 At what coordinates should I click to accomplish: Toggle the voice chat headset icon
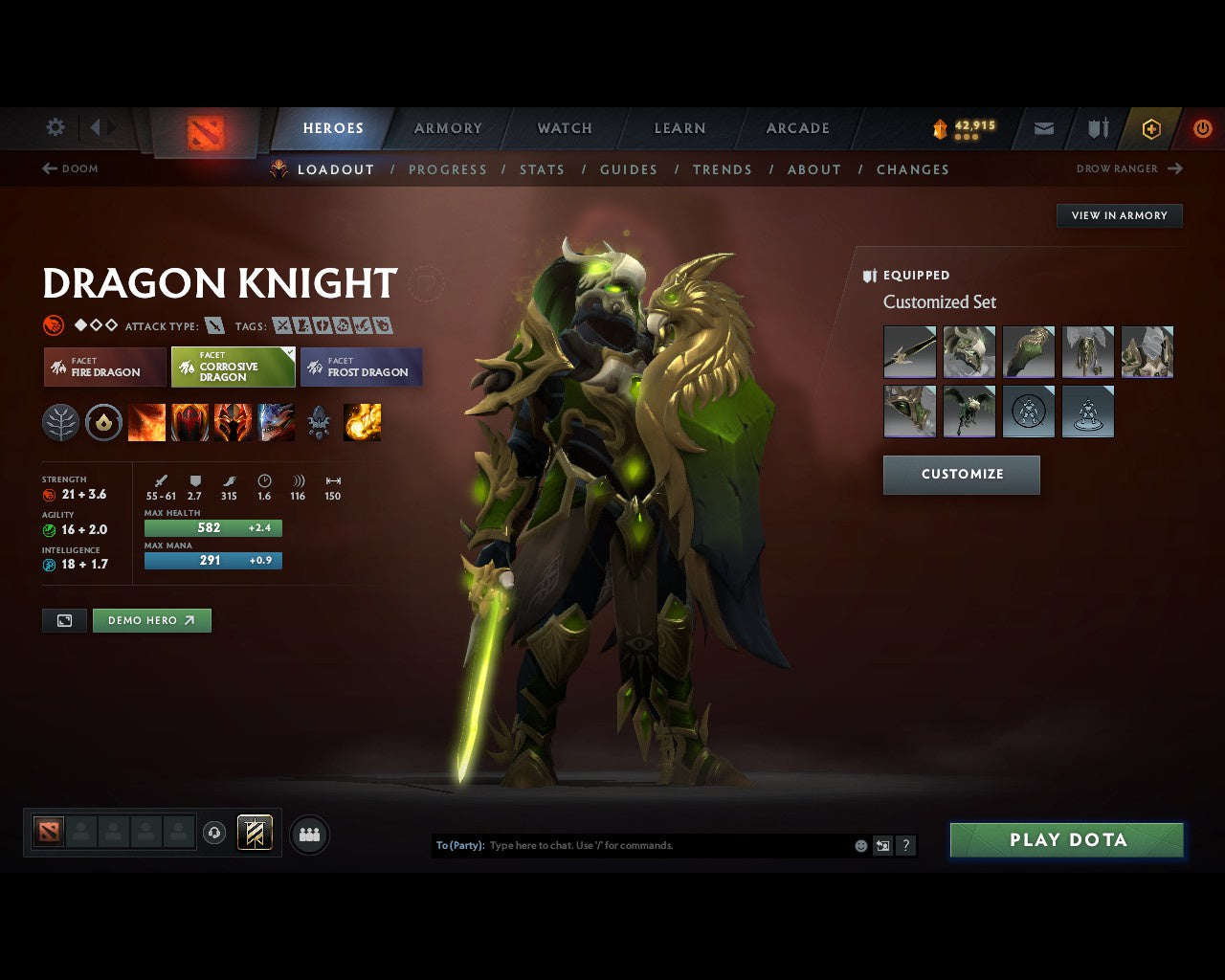pyautogui.click(x=214, y=834)
